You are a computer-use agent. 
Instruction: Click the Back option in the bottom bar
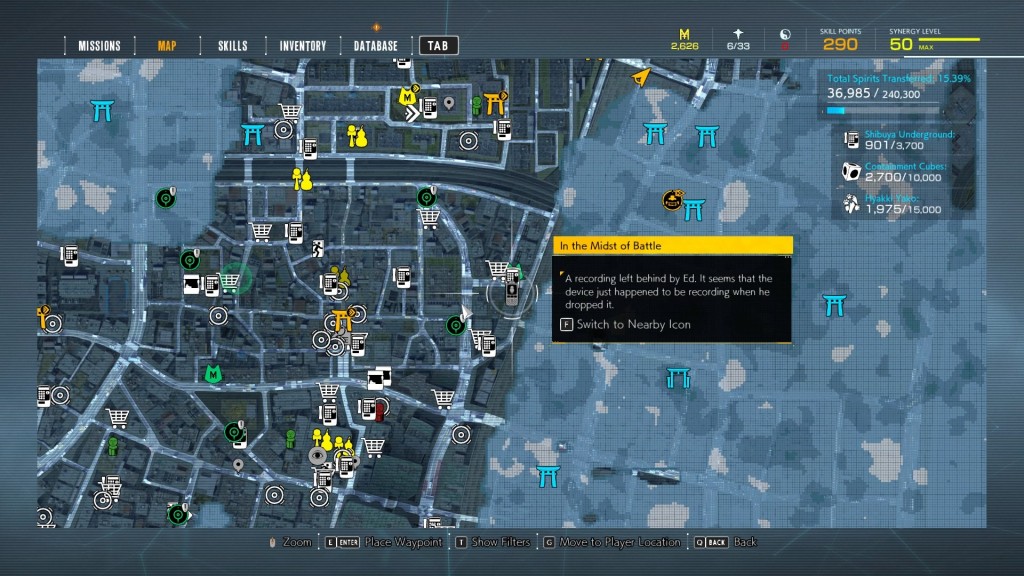[x=738, y=542]
